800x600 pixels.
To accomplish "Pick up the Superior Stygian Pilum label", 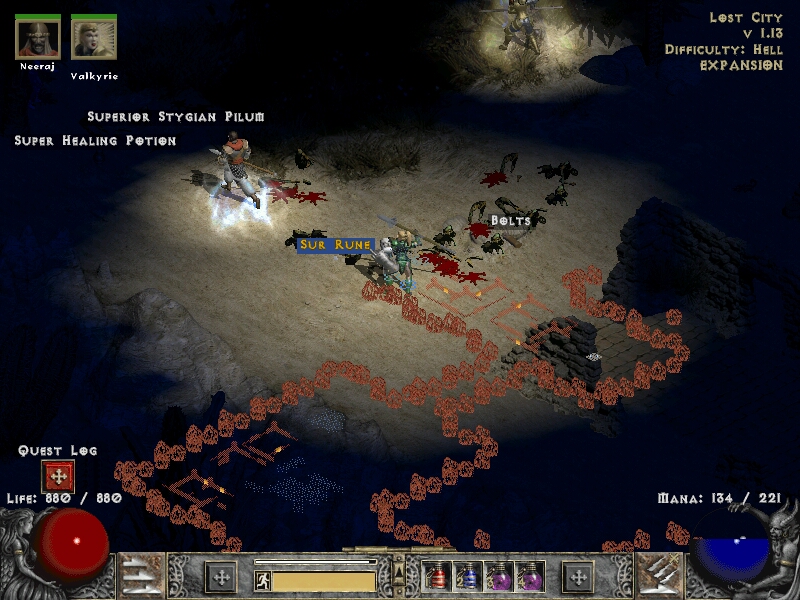I will pyautogui.click(x=176, y=117).
